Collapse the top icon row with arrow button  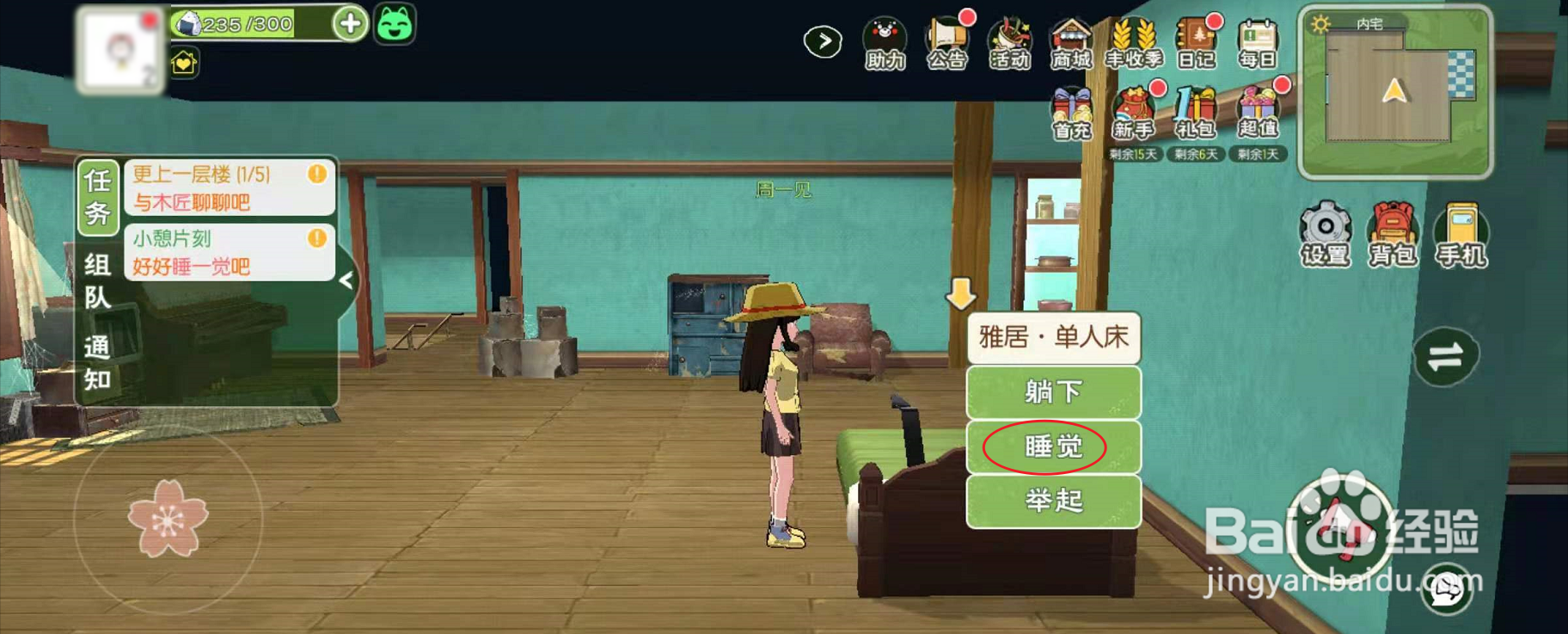[823, 40]
